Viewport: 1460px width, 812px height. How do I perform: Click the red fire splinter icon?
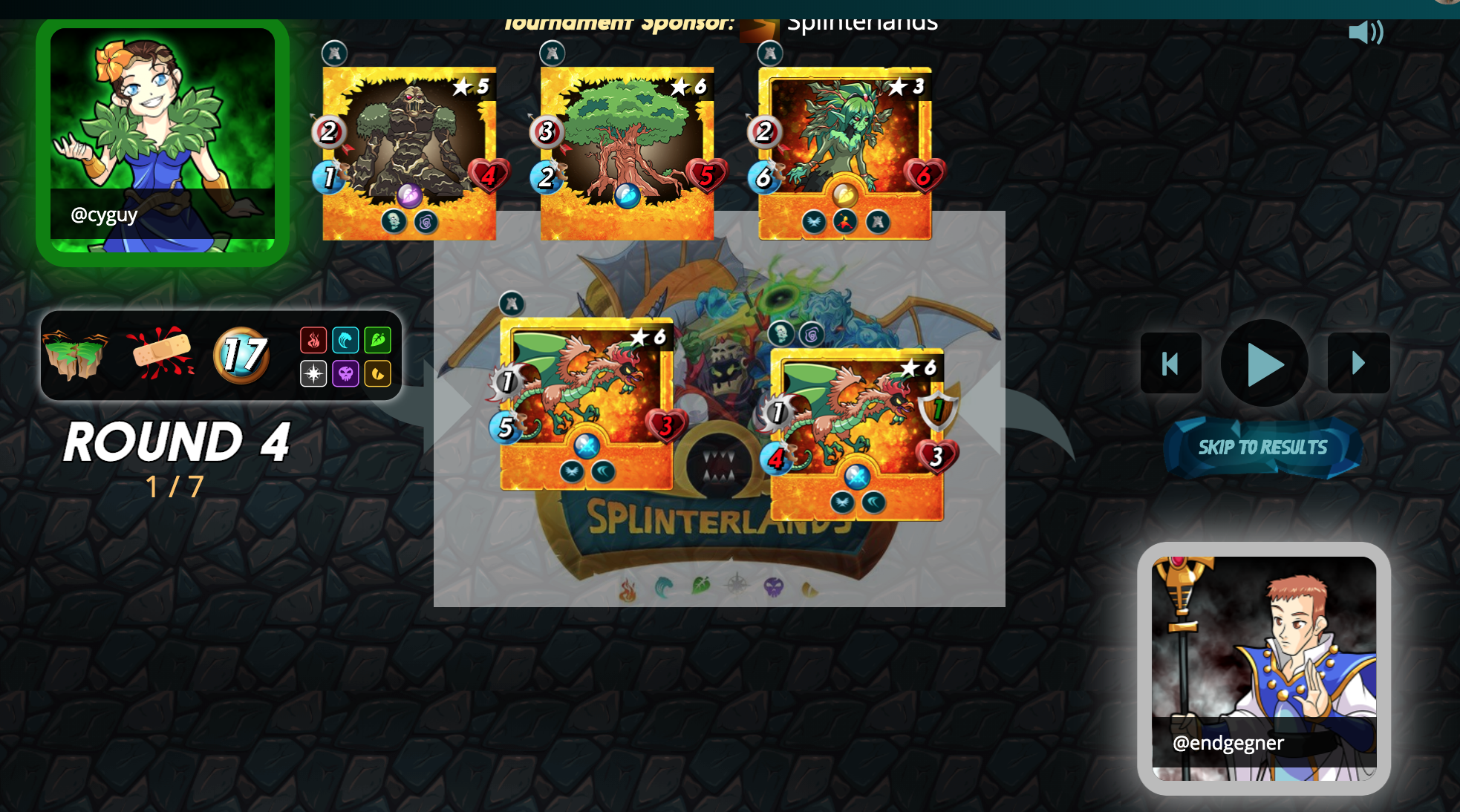point(313,341)
